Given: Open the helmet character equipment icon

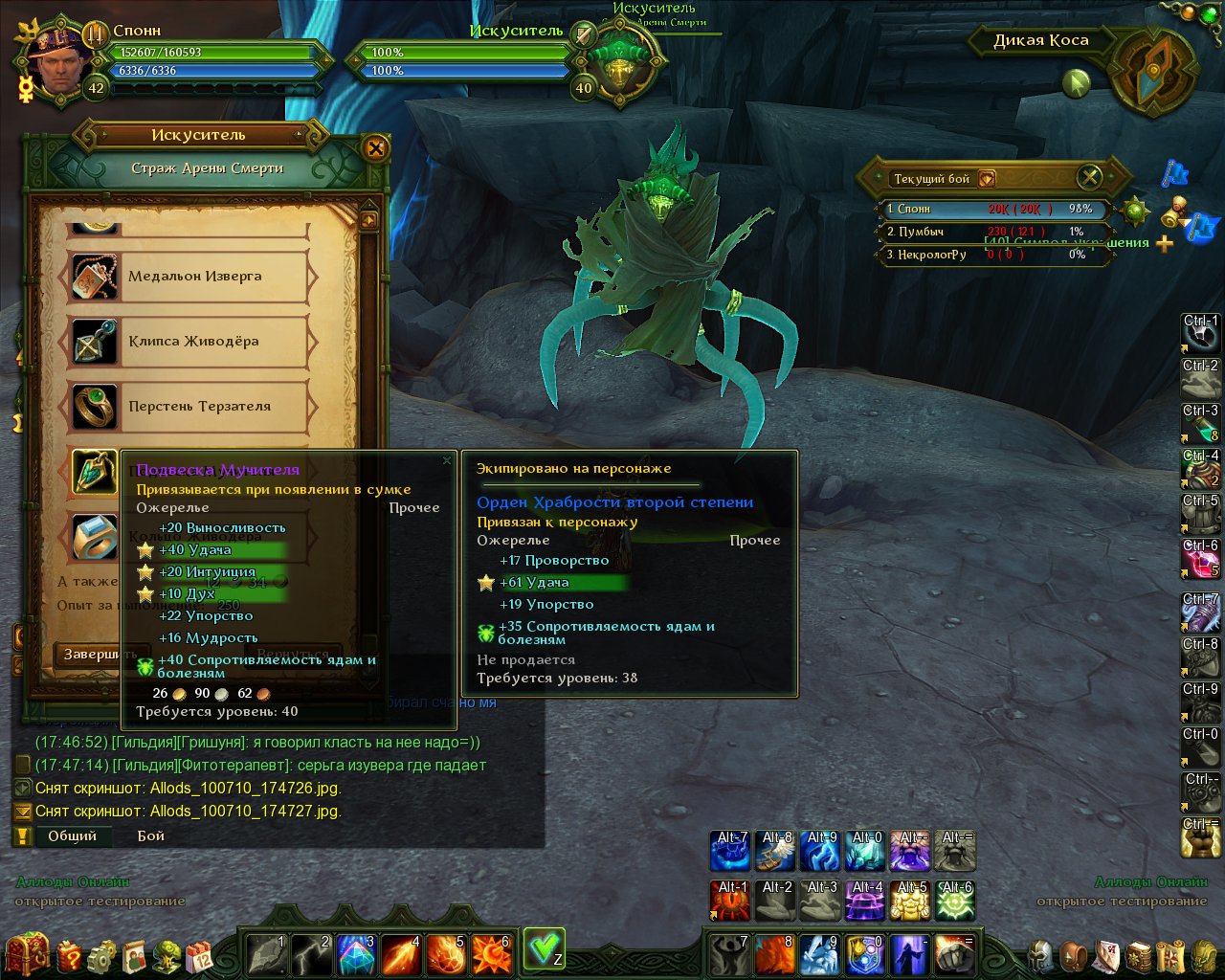Looking at the screenshot, I should (1042, 955).
